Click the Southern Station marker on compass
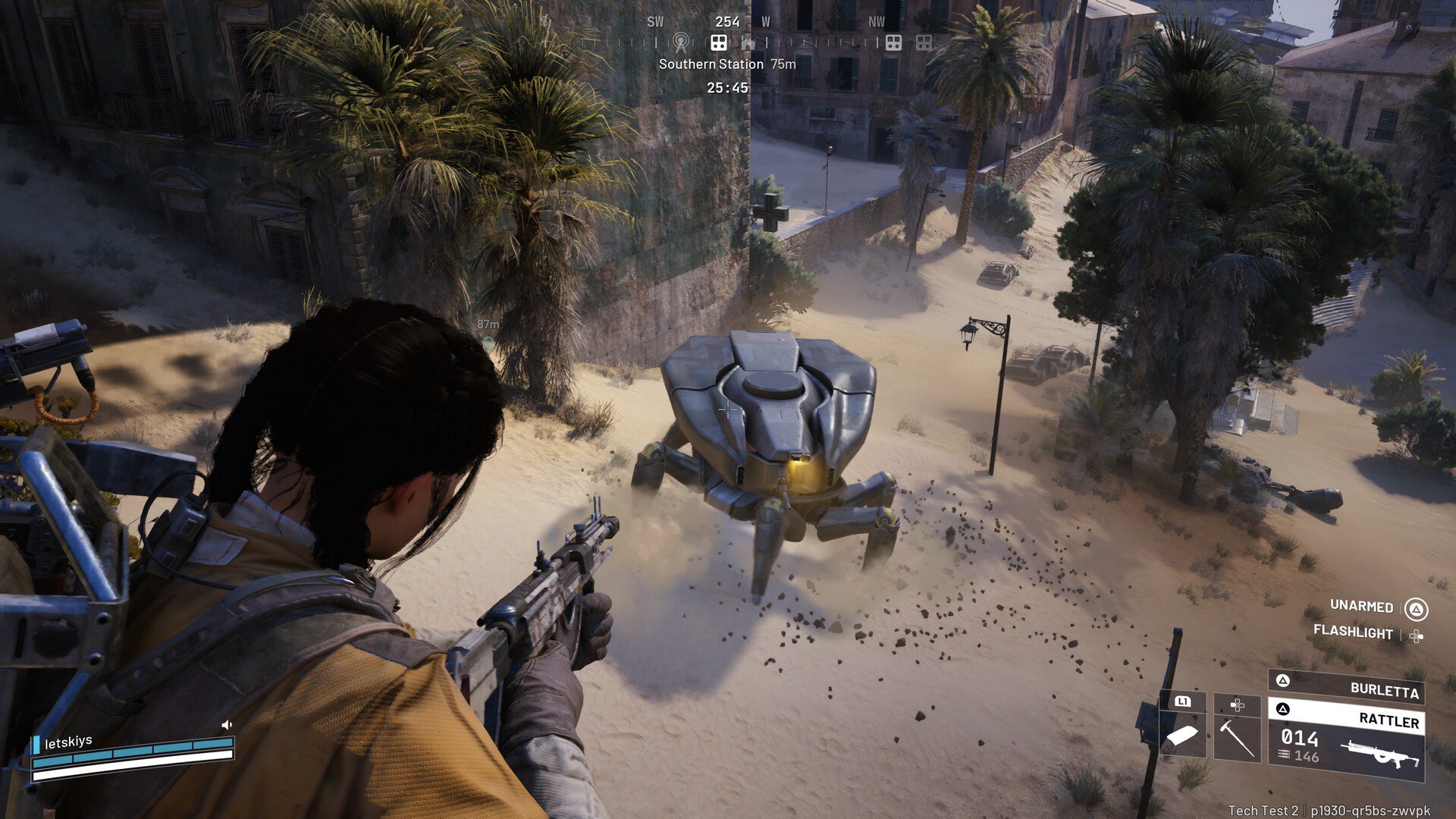Viewport: 1456px width, 819px height. (719, 42)
